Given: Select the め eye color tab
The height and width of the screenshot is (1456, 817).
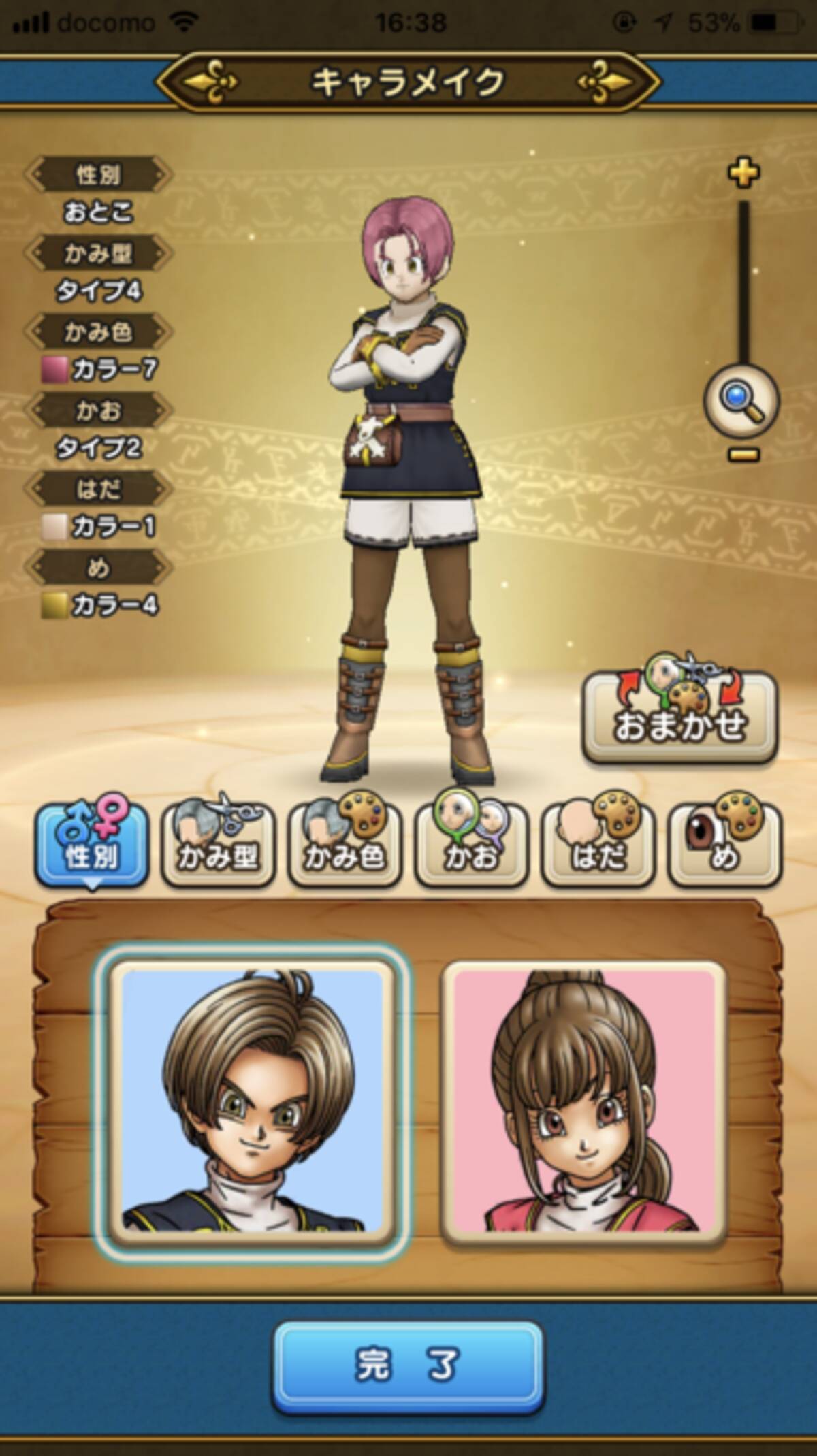Looking at the screenshot, I should tap(724, 844).
